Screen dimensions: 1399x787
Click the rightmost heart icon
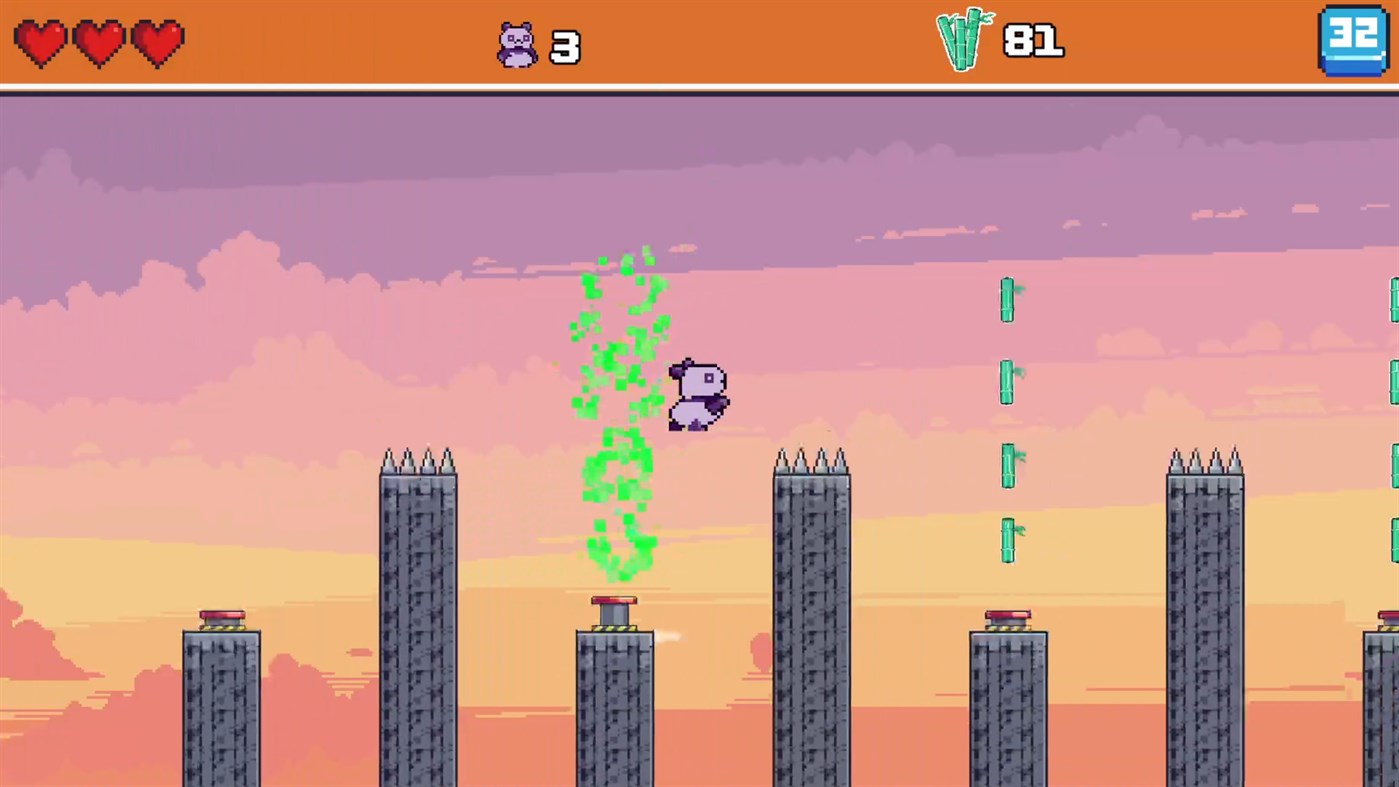(x=156, y=43)
